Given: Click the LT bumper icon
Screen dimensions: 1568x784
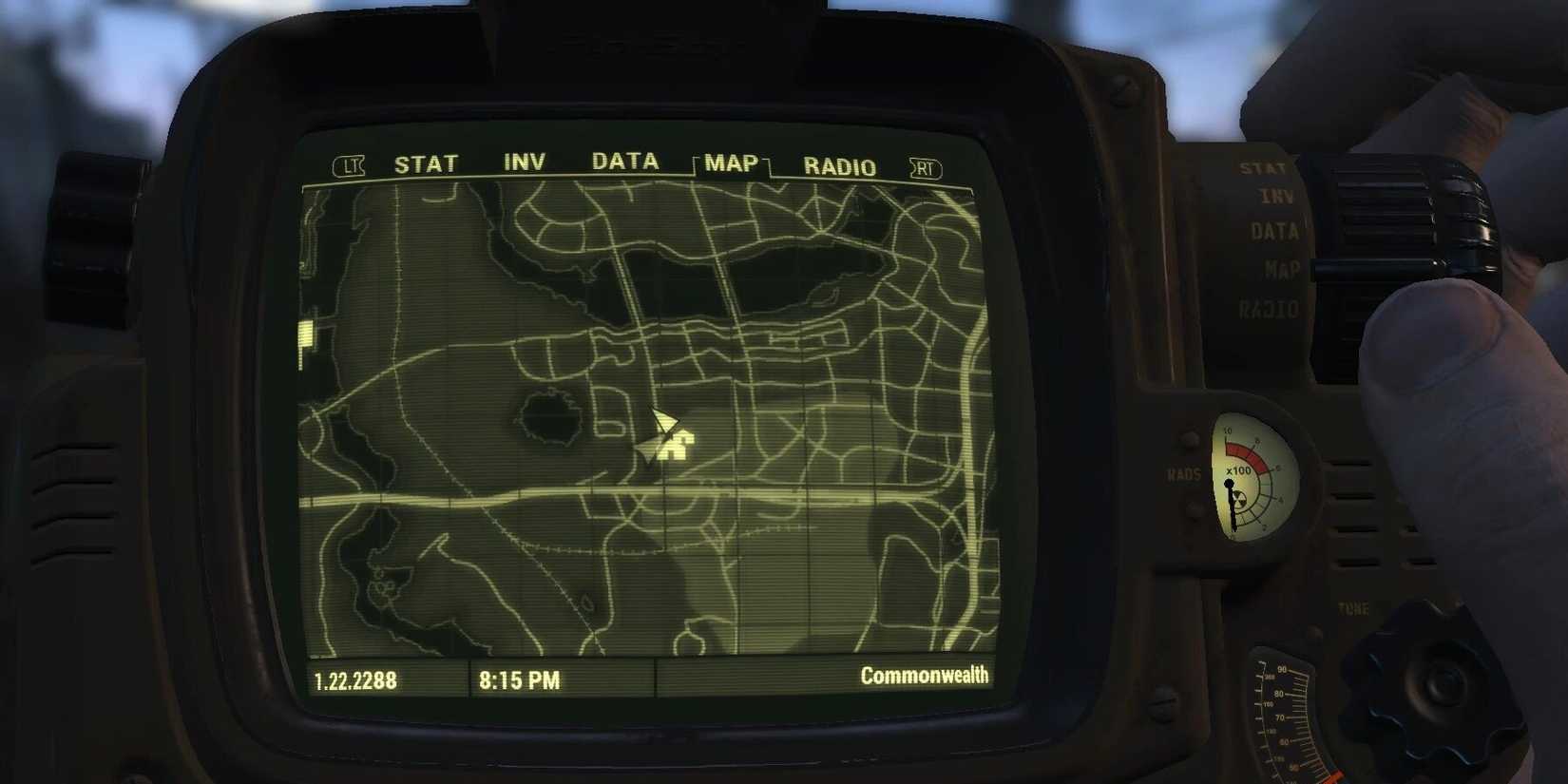Looking at the screenshot, I should [x=349, y=165].
